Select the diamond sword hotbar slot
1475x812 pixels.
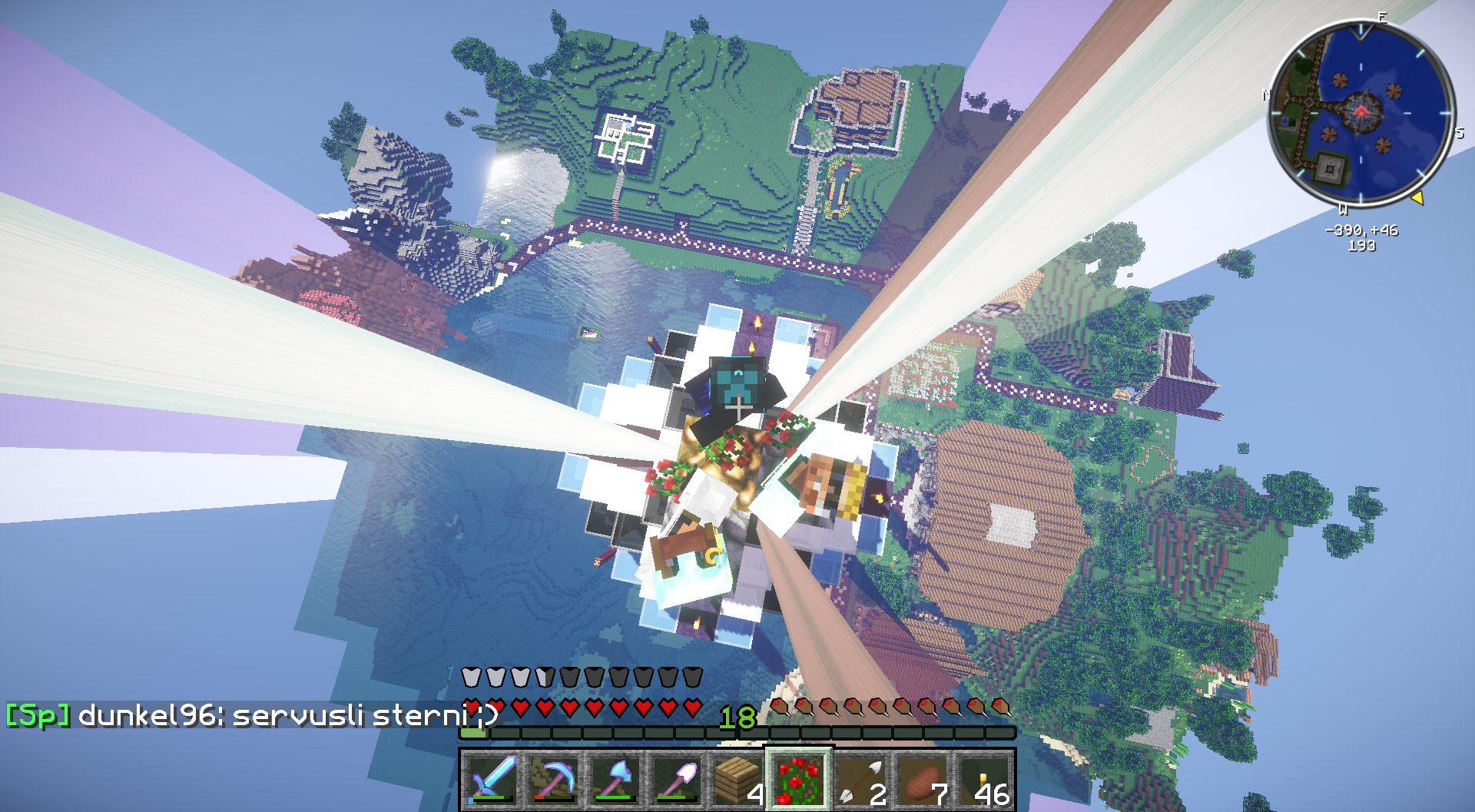(x=492, y=779)
